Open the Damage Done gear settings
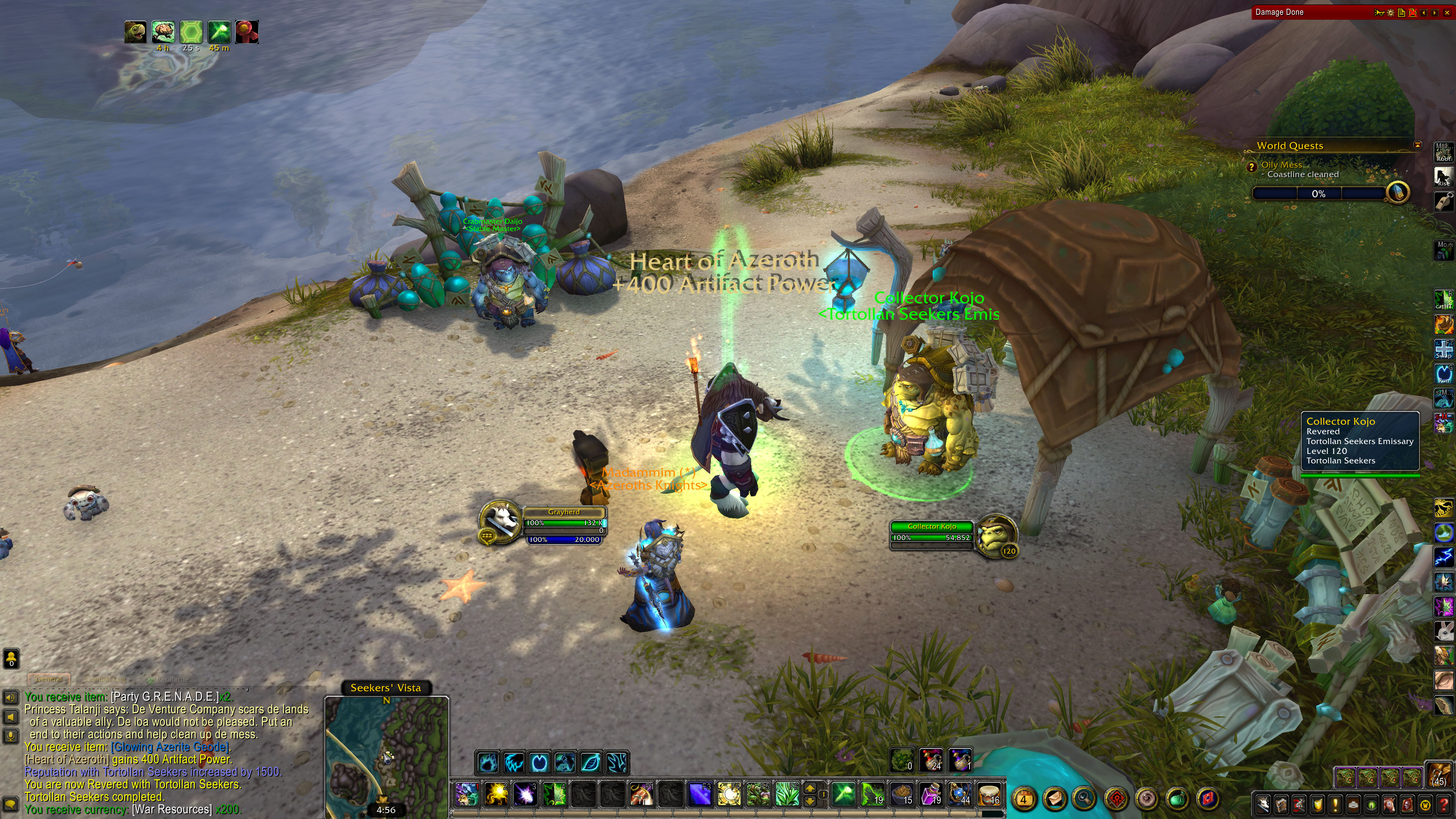The image size is (1456, 819). [x=1390, y=13]
